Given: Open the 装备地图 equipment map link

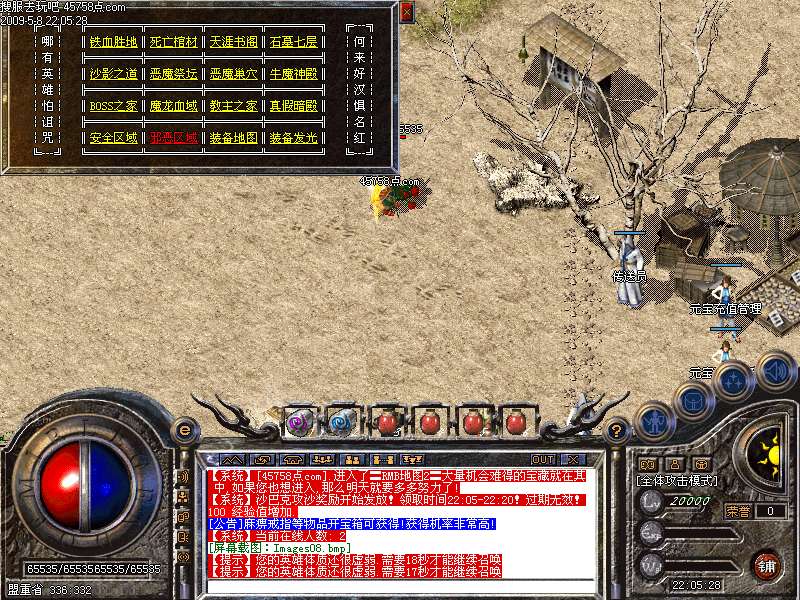Looking at the screenshot, I should [233, 138].
